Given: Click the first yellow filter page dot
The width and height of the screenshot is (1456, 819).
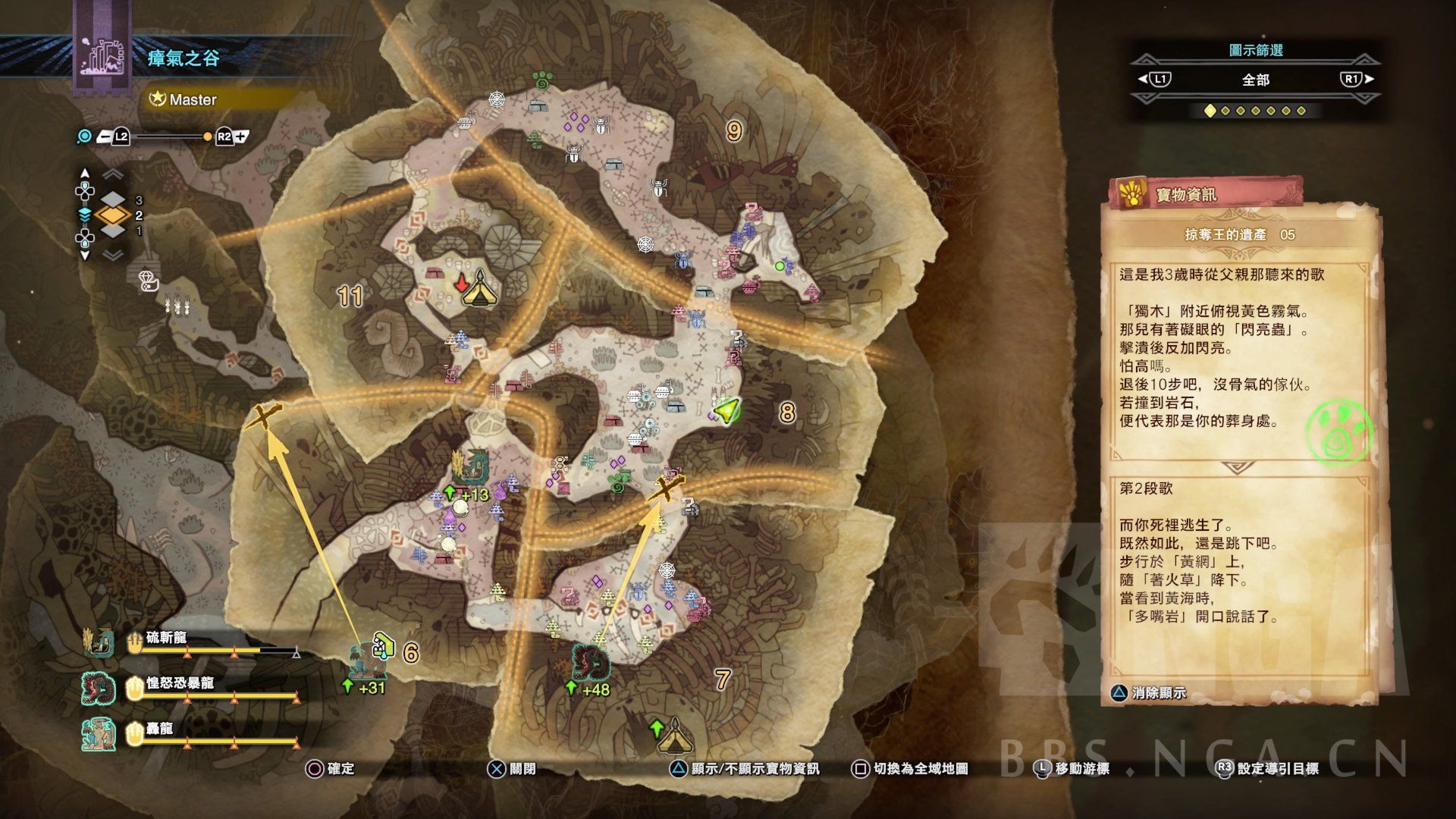Looking at the screenshot, I should coord(1210,111).
